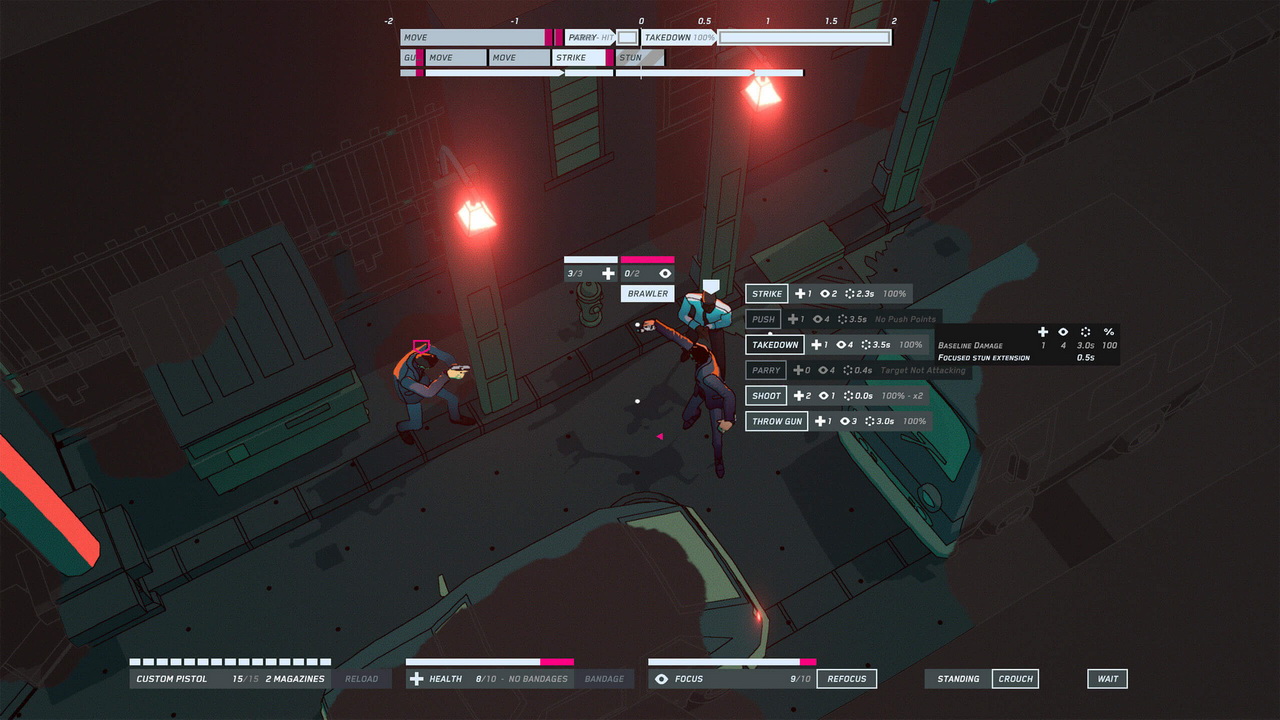1280x720 pixels.
Task: Click the Parry action in the list
Action: coord(766,370)
